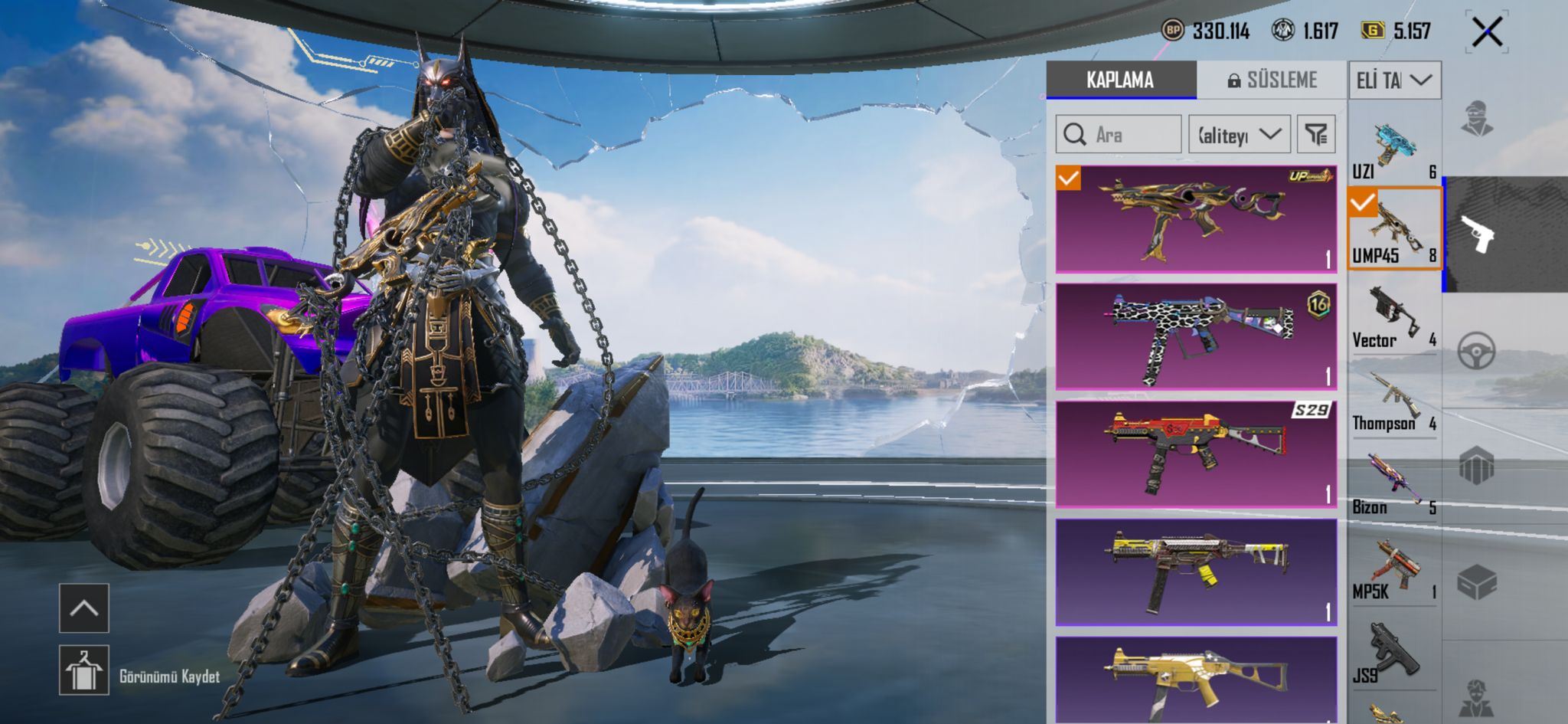Image resolution: width=1568 pixels, height=724 pixels.
Task: Open the Kalite sorting dropdown
Action: tap(1239, 135)
